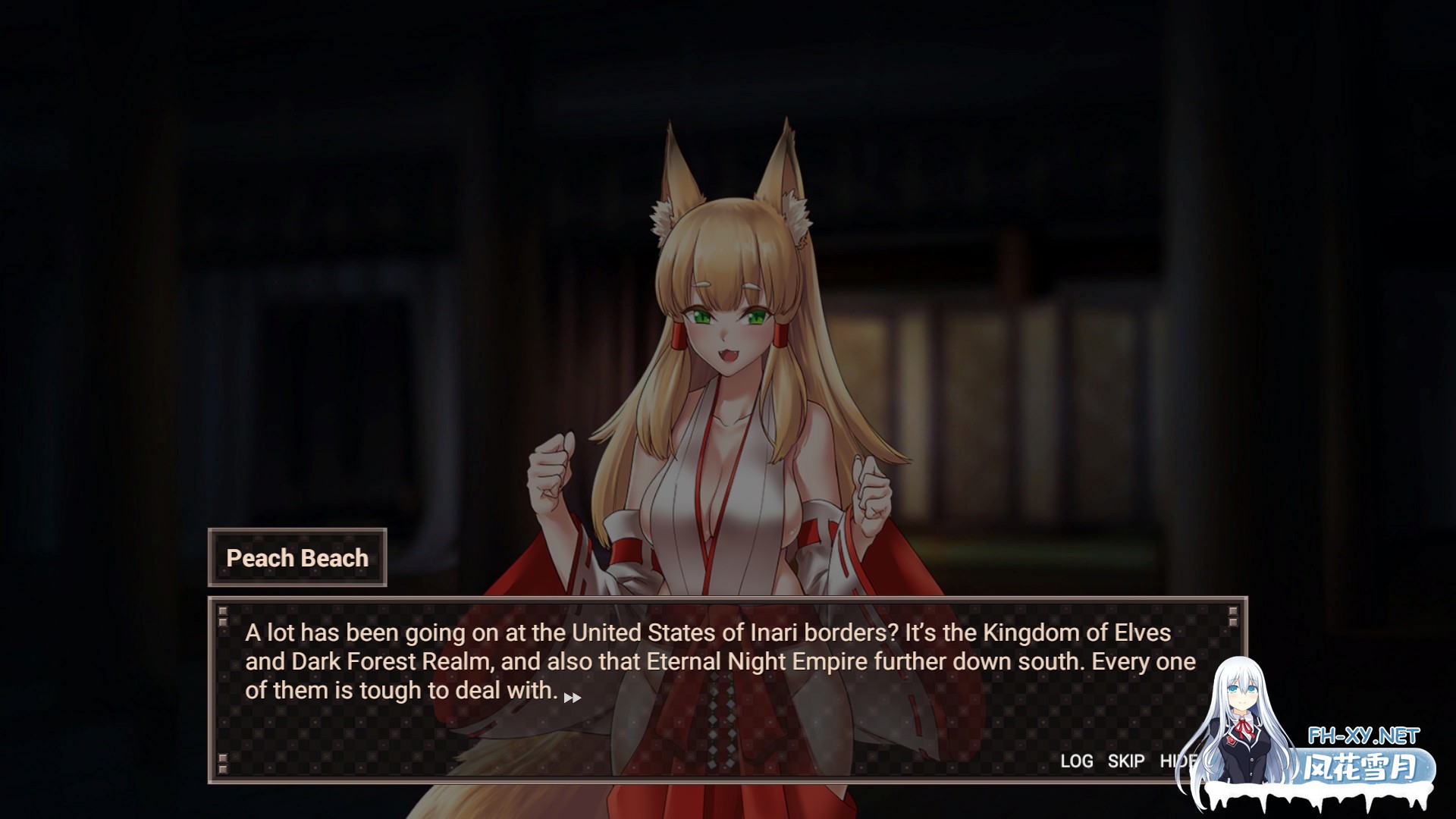Advance dialogue via the double-arrow indicator
The image size is (1456, 819).
click(x=573, y=698)
